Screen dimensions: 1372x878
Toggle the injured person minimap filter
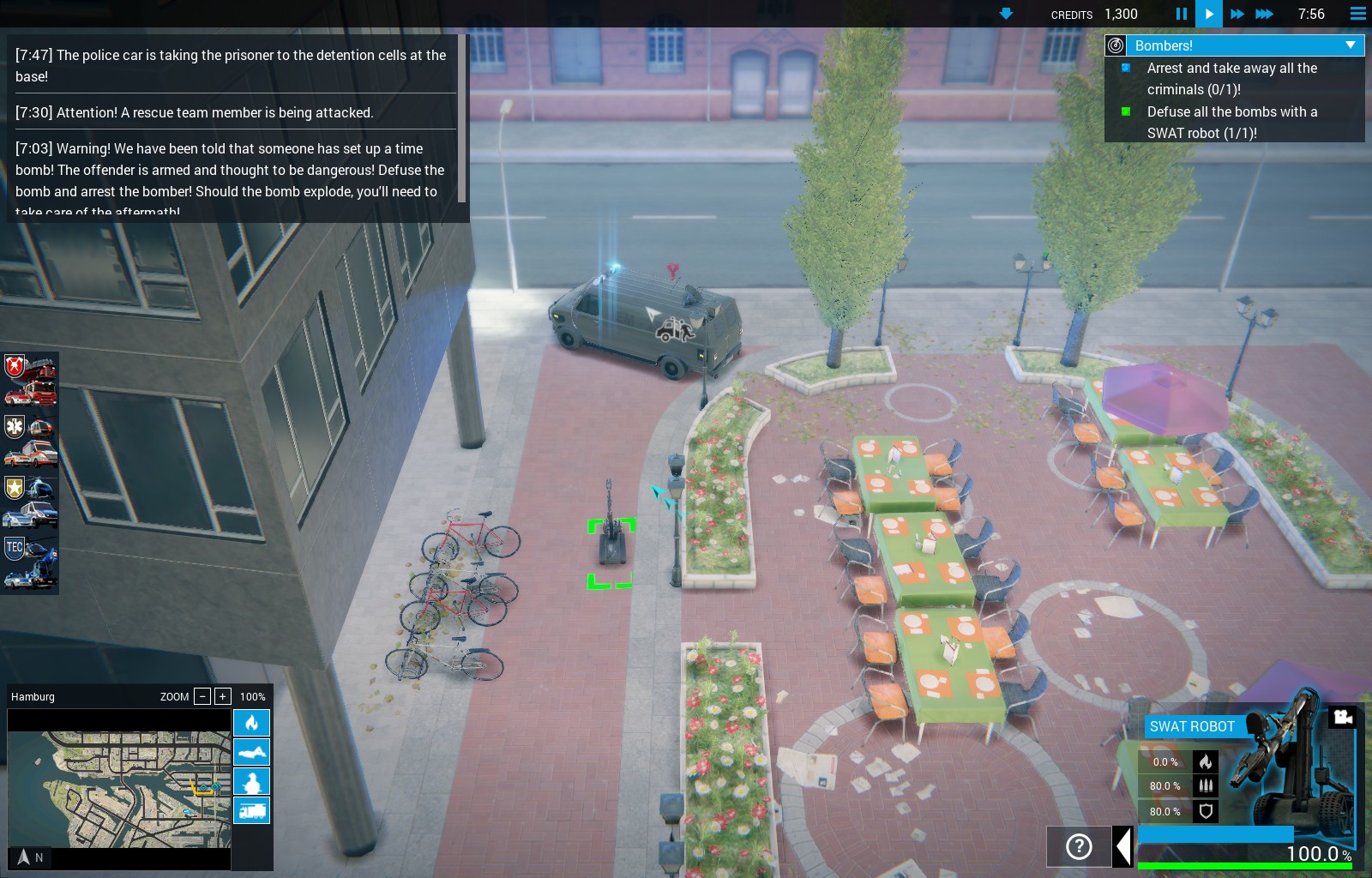point(252,752)
